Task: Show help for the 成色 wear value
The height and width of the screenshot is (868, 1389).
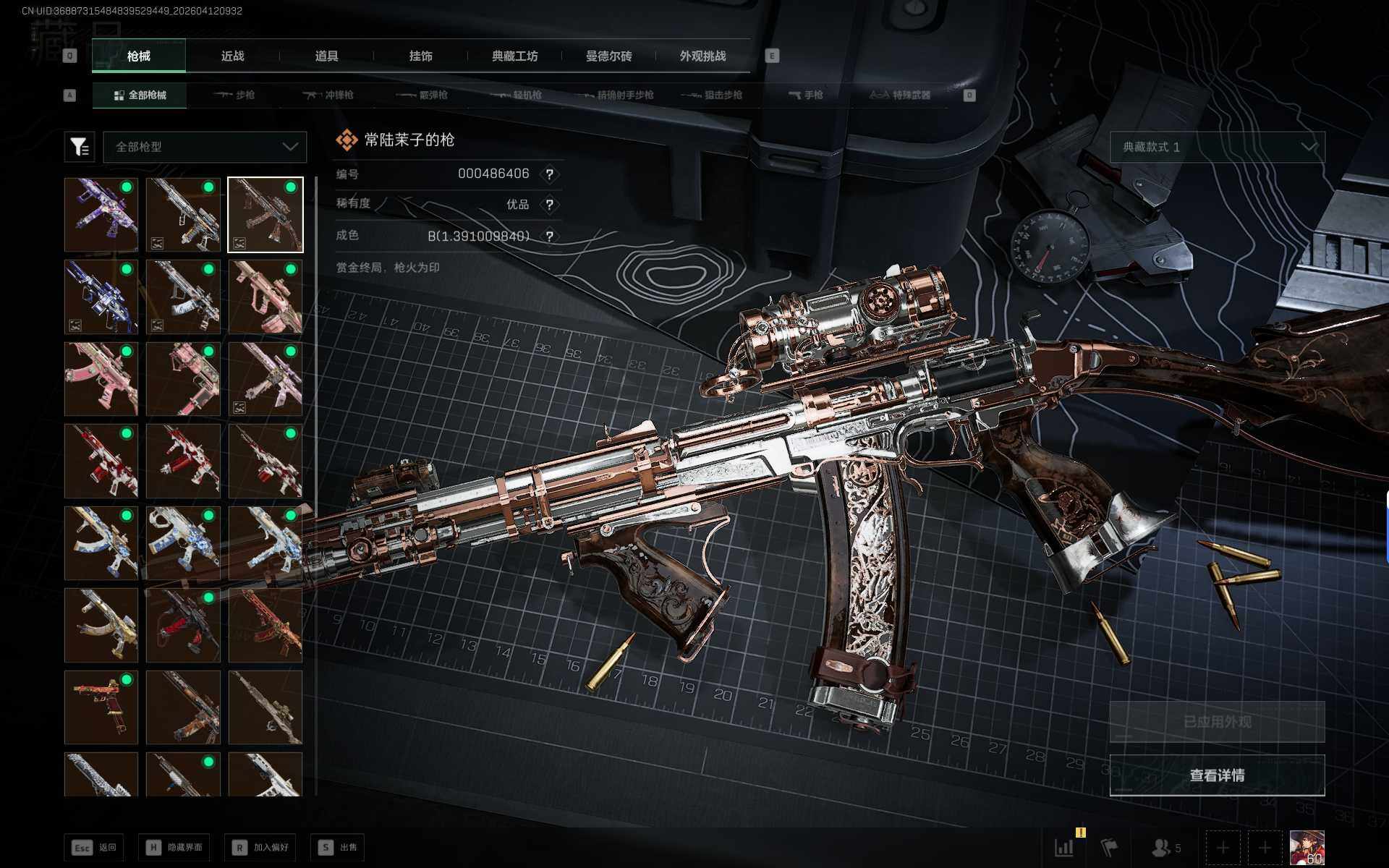Action: [x=550, y=237]
